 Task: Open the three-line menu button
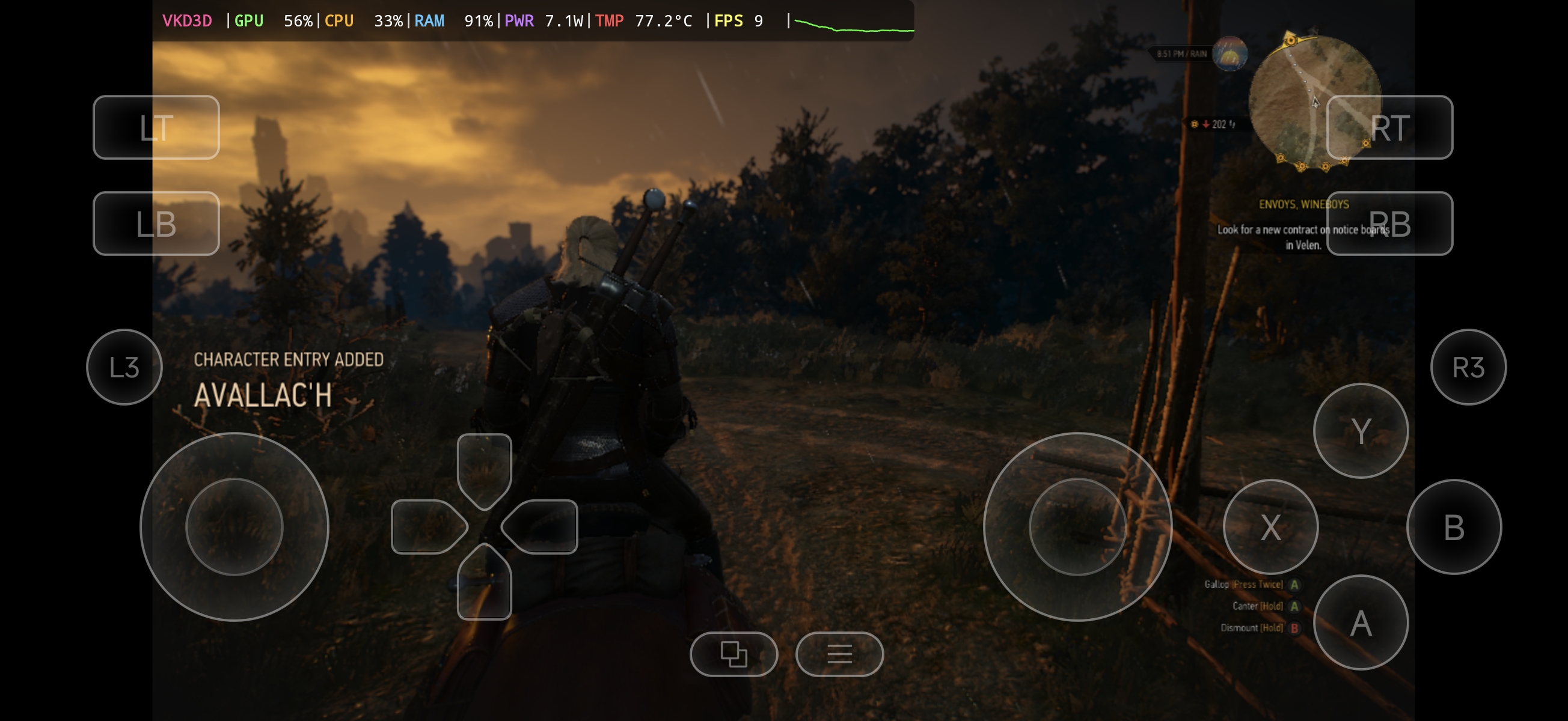[x=839, y=654]
